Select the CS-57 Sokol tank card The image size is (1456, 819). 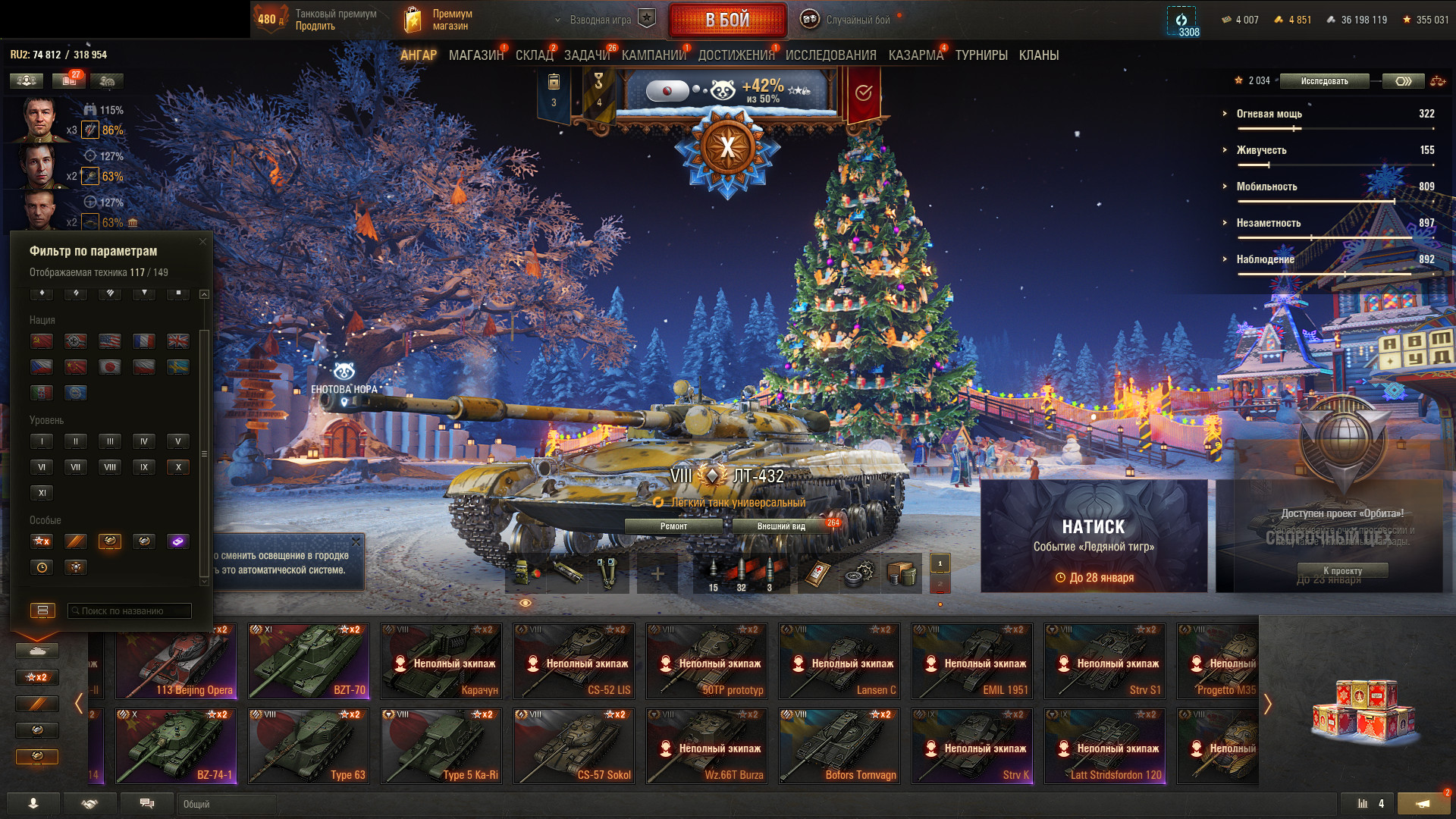pyautogui.click(x=574, y=746)
